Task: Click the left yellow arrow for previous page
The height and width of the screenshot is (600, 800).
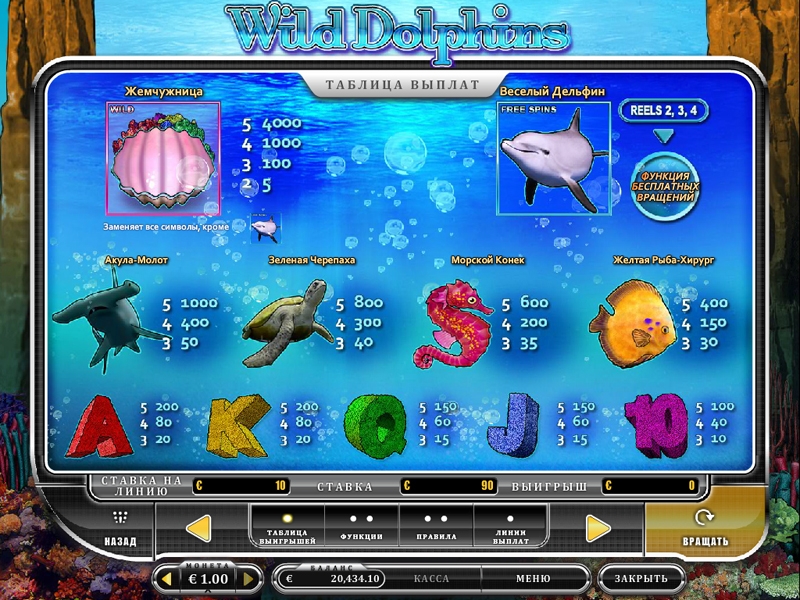Action: pyautogui.click(x=200, y=528)
